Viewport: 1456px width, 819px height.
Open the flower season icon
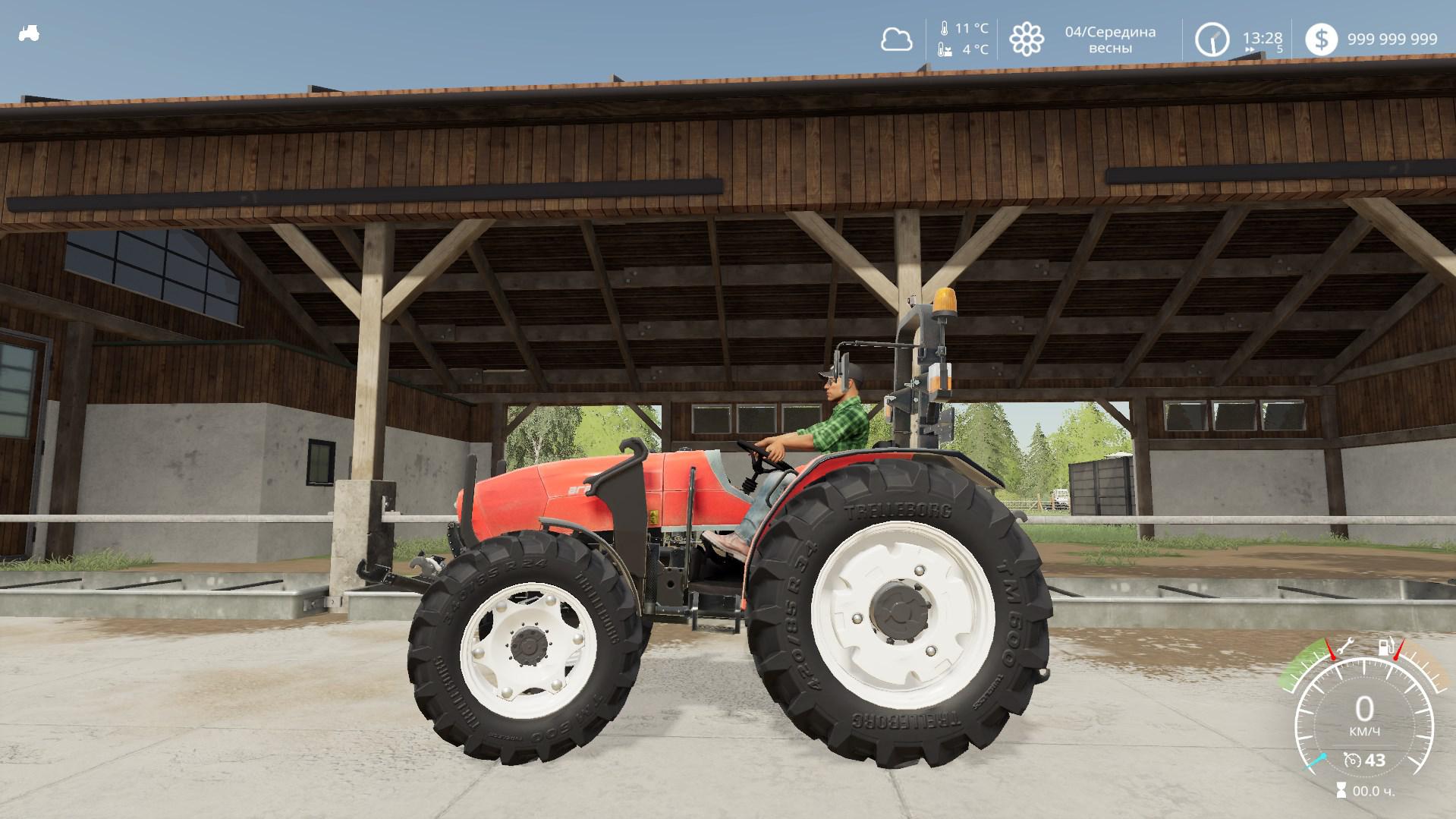point(1026,39)
